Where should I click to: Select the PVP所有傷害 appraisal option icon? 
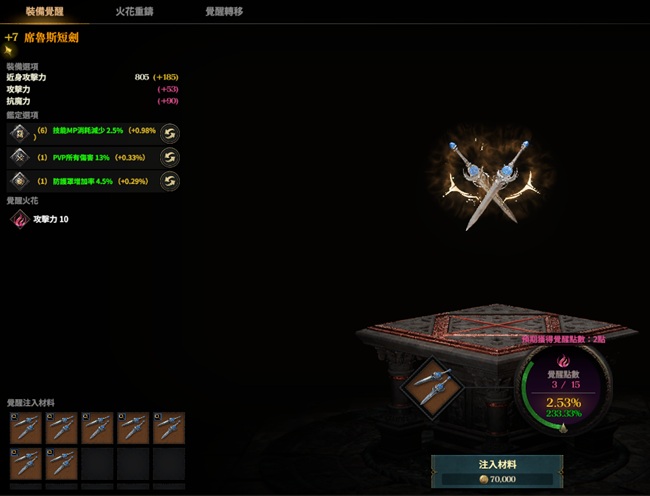click(x=19, y=157)
